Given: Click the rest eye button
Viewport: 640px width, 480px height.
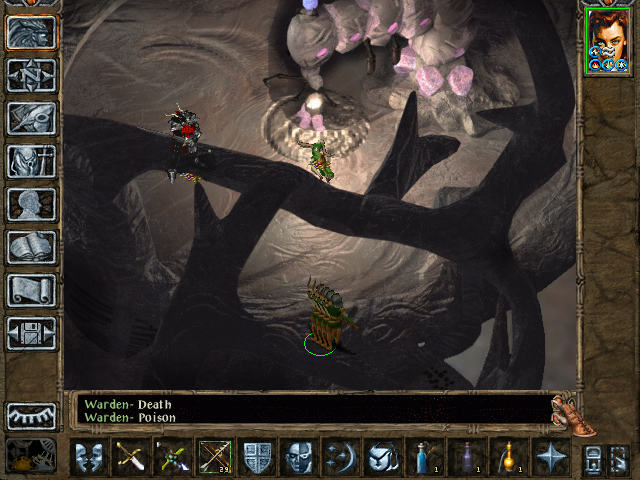Looking at the screenshot, I should [x=31, y=416].
